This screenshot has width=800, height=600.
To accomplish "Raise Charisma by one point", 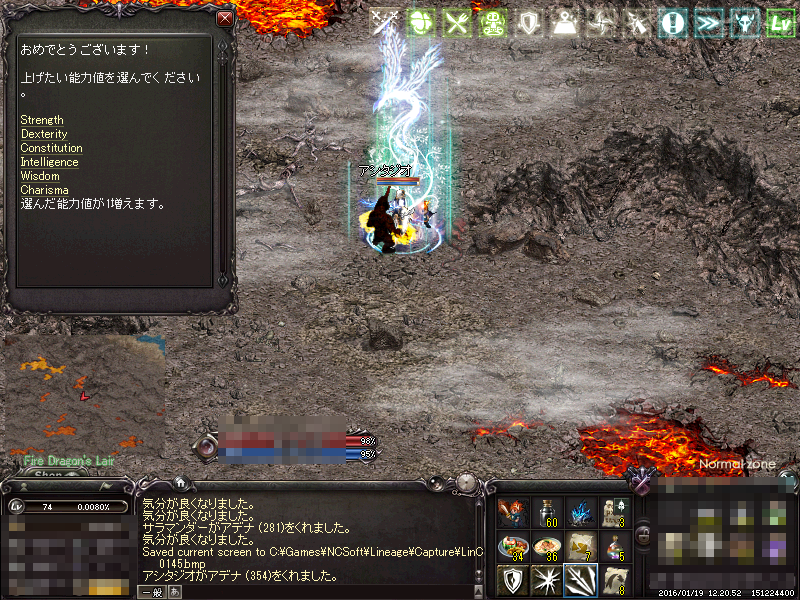I will click(44, 190).
